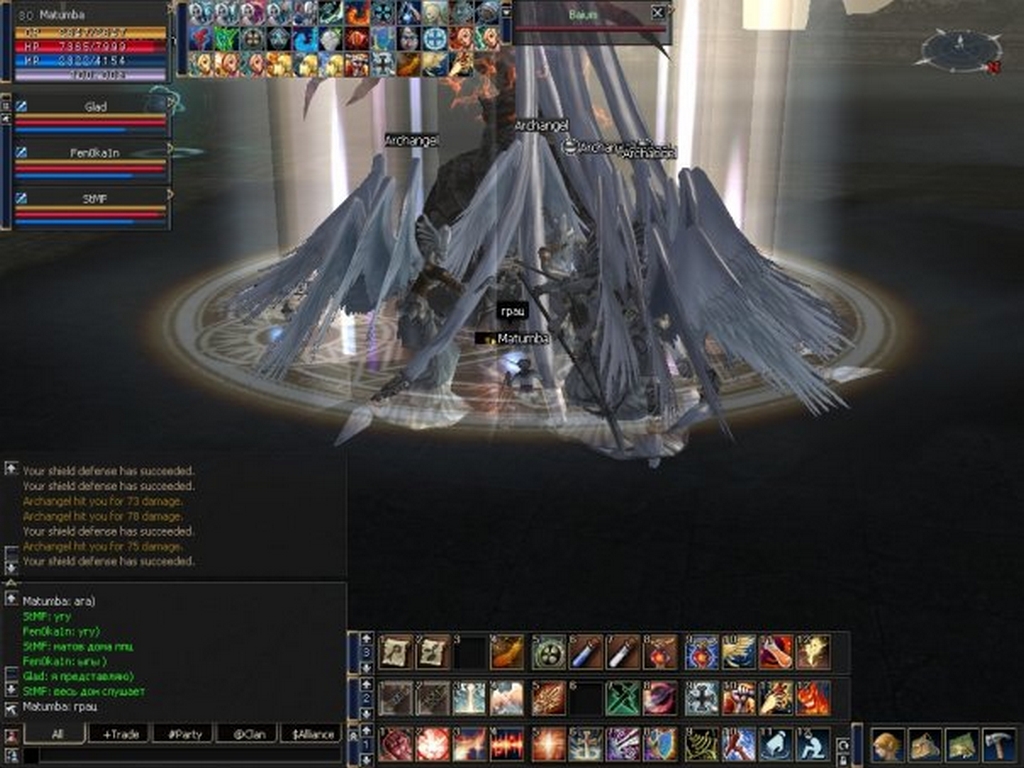This screenshot has height=768, width=1024.
Task: Use the sit-down action on hotbar
Action: (813, 745)
